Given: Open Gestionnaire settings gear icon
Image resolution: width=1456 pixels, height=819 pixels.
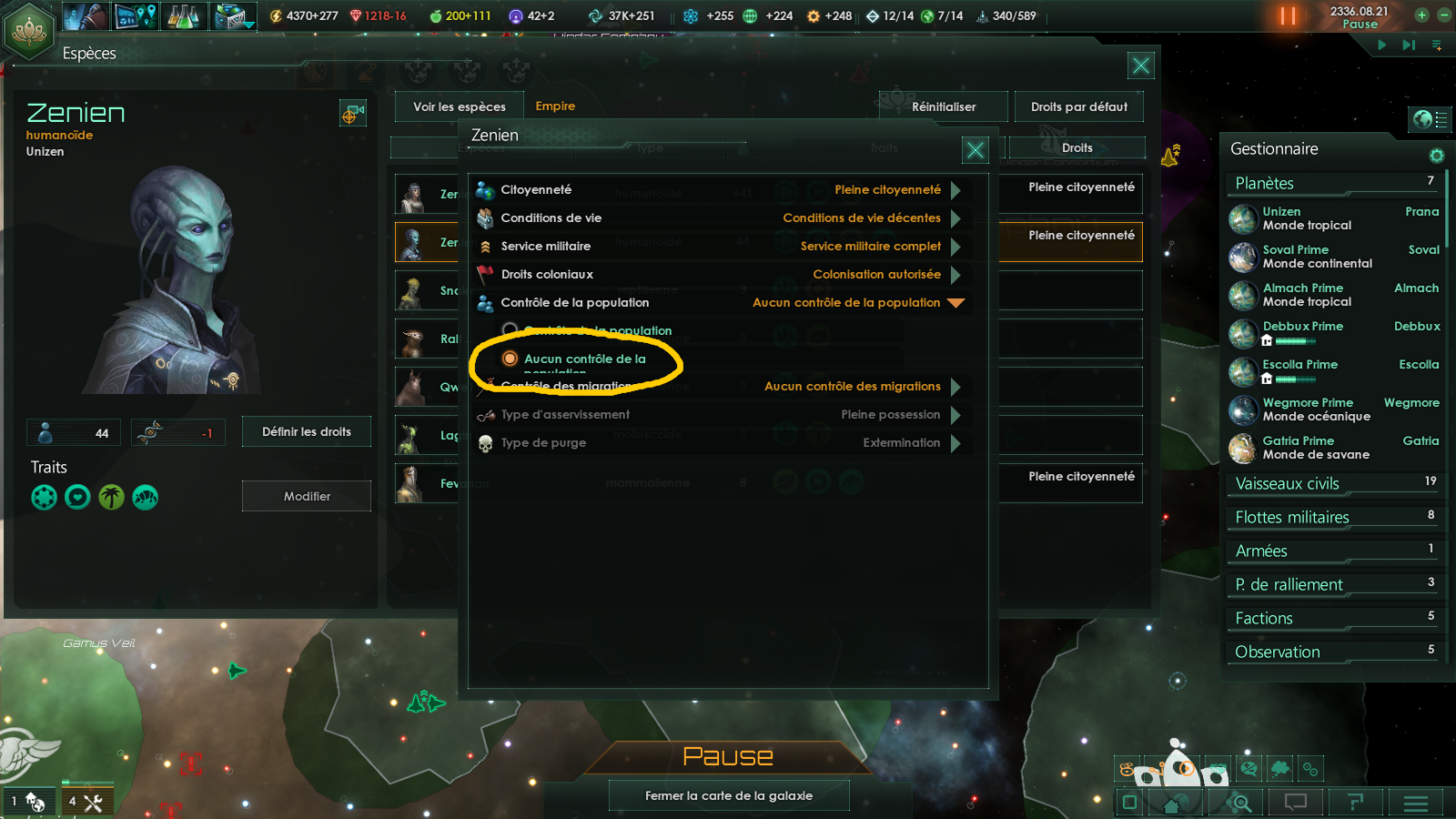Looking at the screenshot, I should pyautogui.click(x=1436, y=156).
